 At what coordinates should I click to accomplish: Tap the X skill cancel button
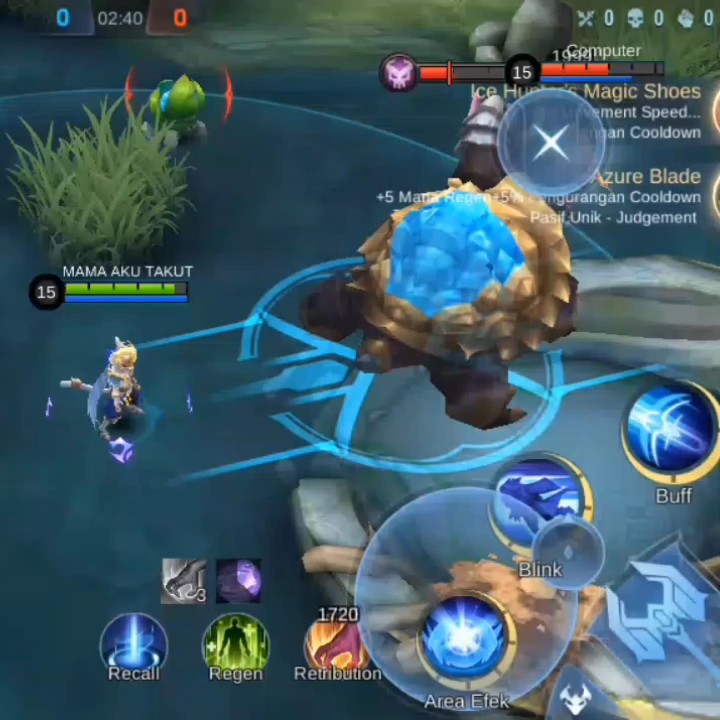pos(550,143)
